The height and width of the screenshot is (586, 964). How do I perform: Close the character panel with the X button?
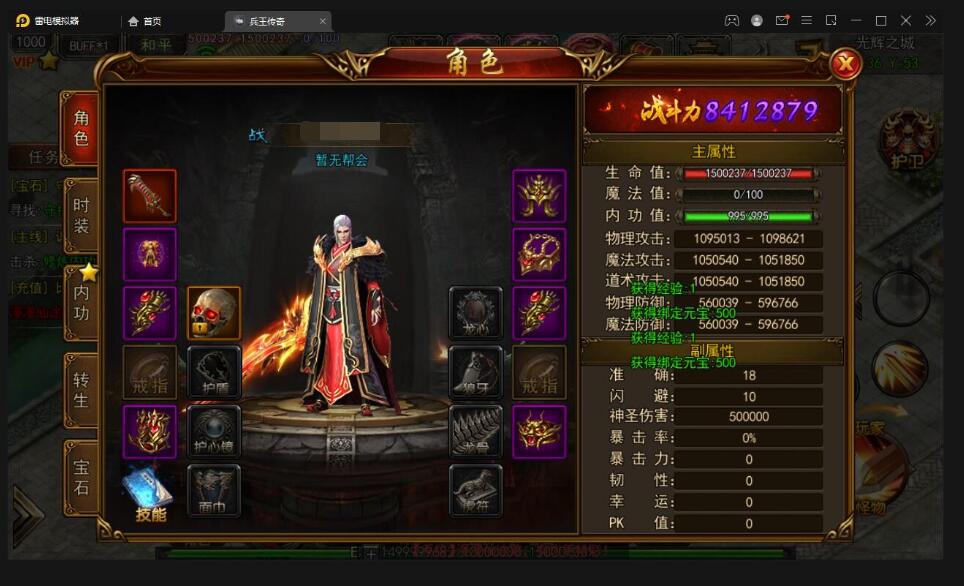tap(846, 65)
